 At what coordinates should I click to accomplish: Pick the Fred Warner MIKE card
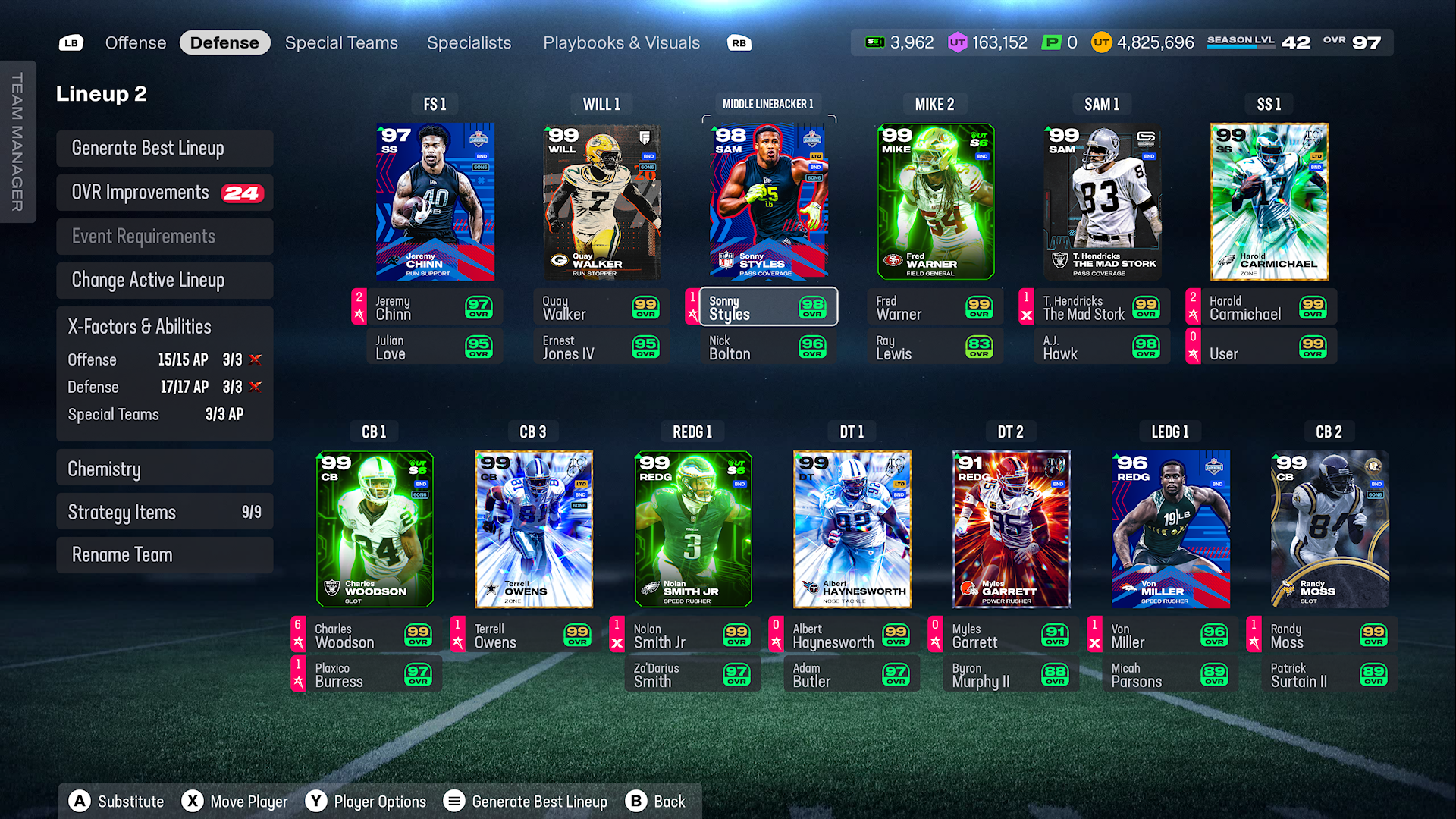(x=935, y=202)
